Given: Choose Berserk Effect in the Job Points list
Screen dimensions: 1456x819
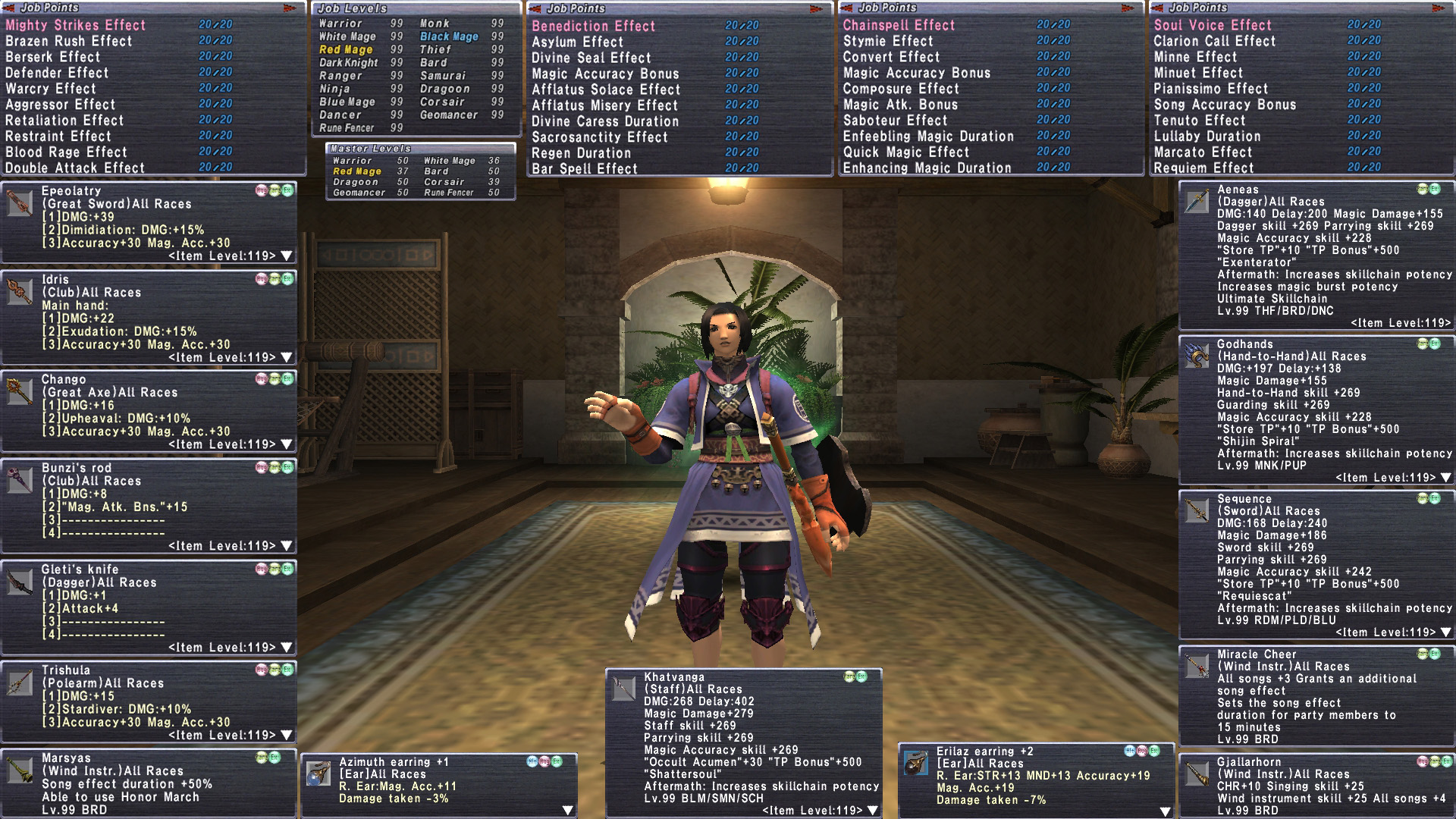Looking at the screenshot, I should coord(53,57).
